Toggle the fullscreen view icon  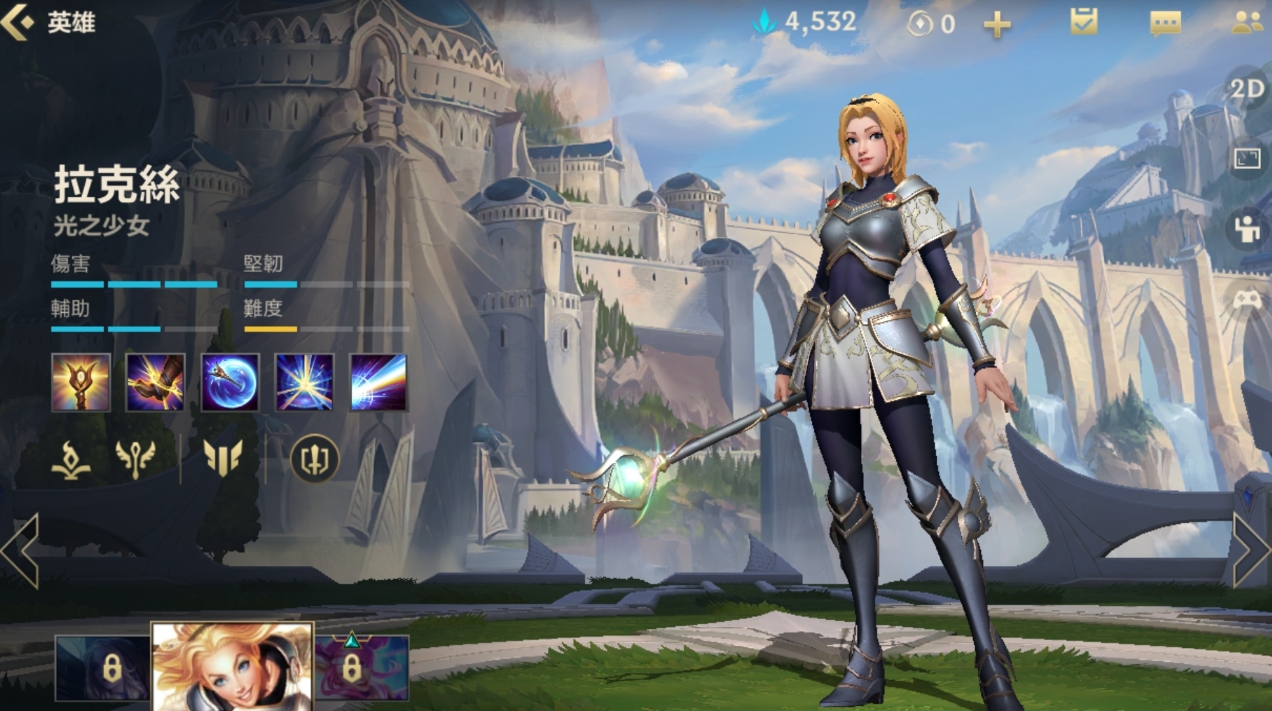[x=1247, y=159]
